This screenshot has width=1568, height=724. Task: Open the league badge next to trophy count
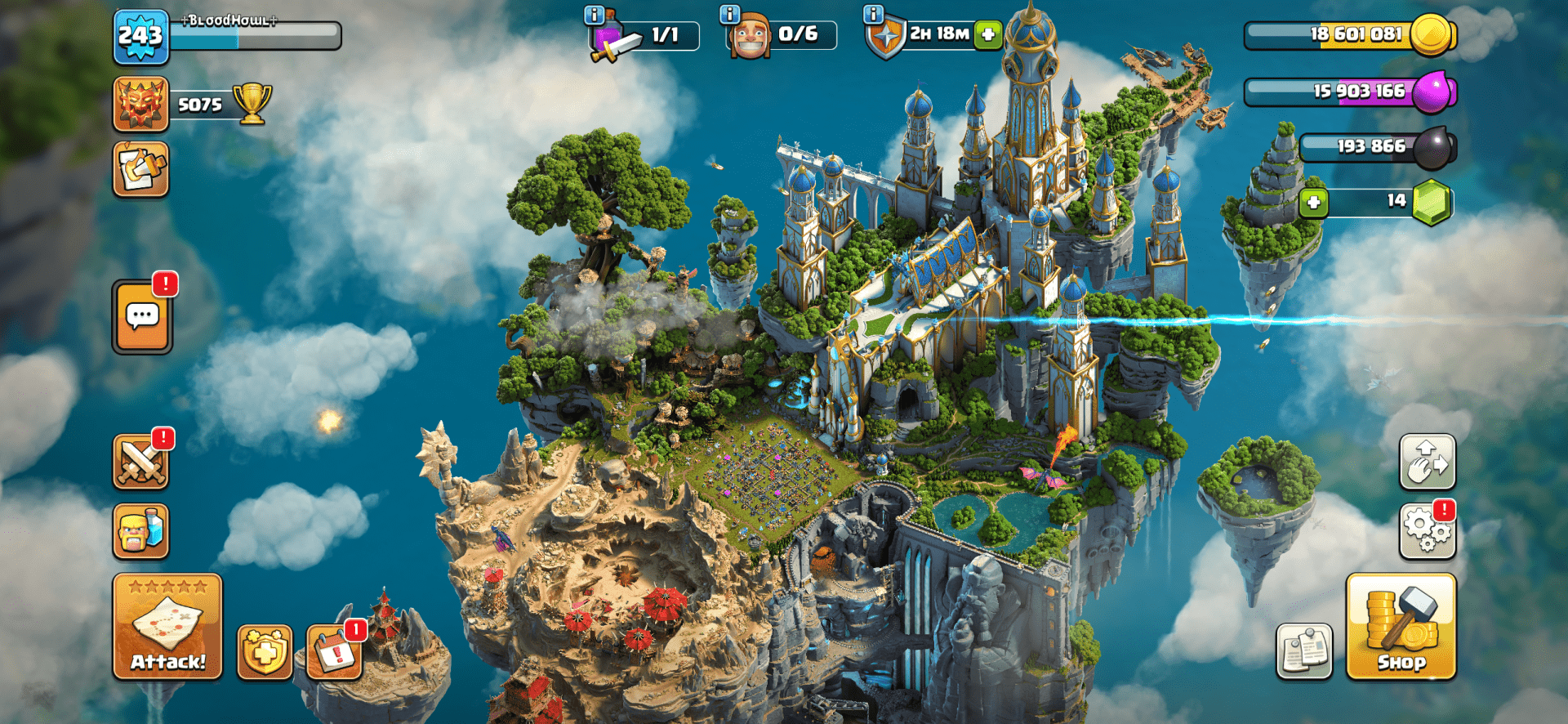[140, 105]
